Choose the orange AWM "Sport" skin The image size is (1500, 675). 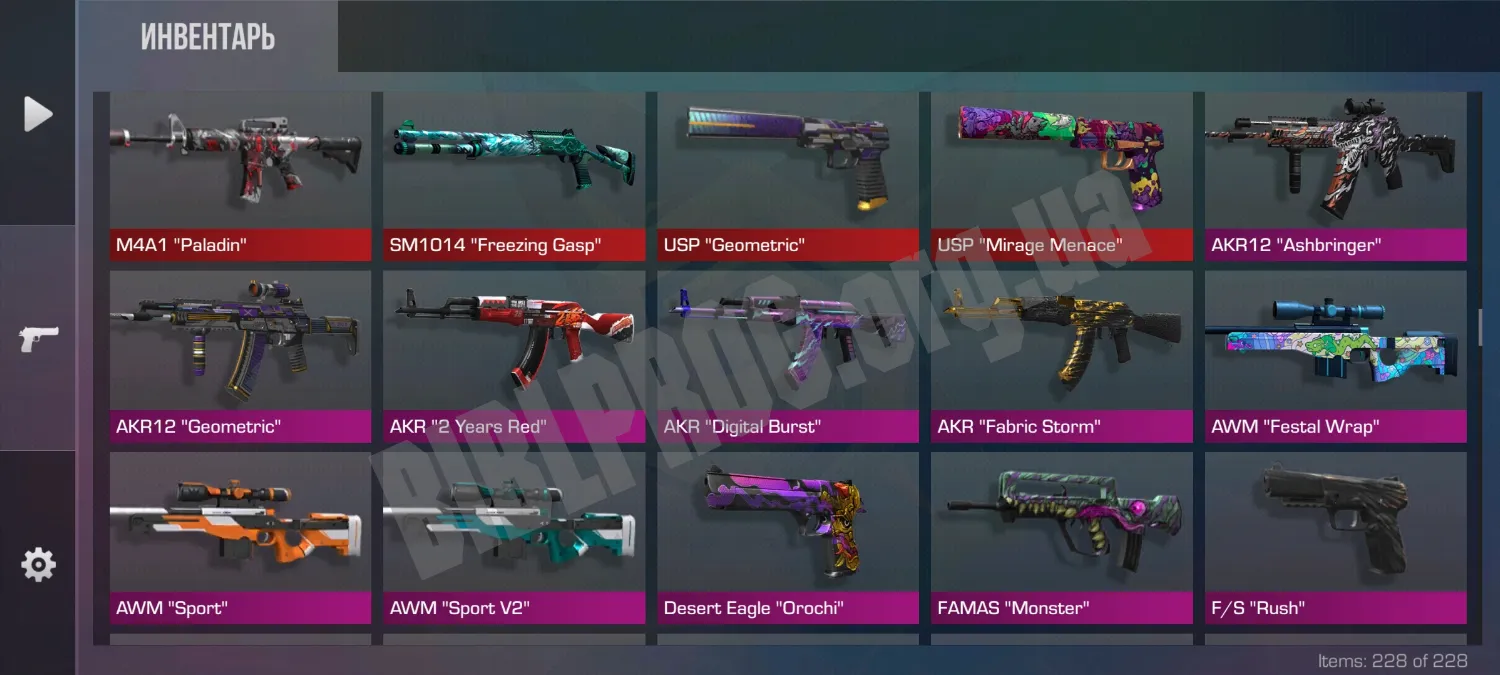point(240,538)
